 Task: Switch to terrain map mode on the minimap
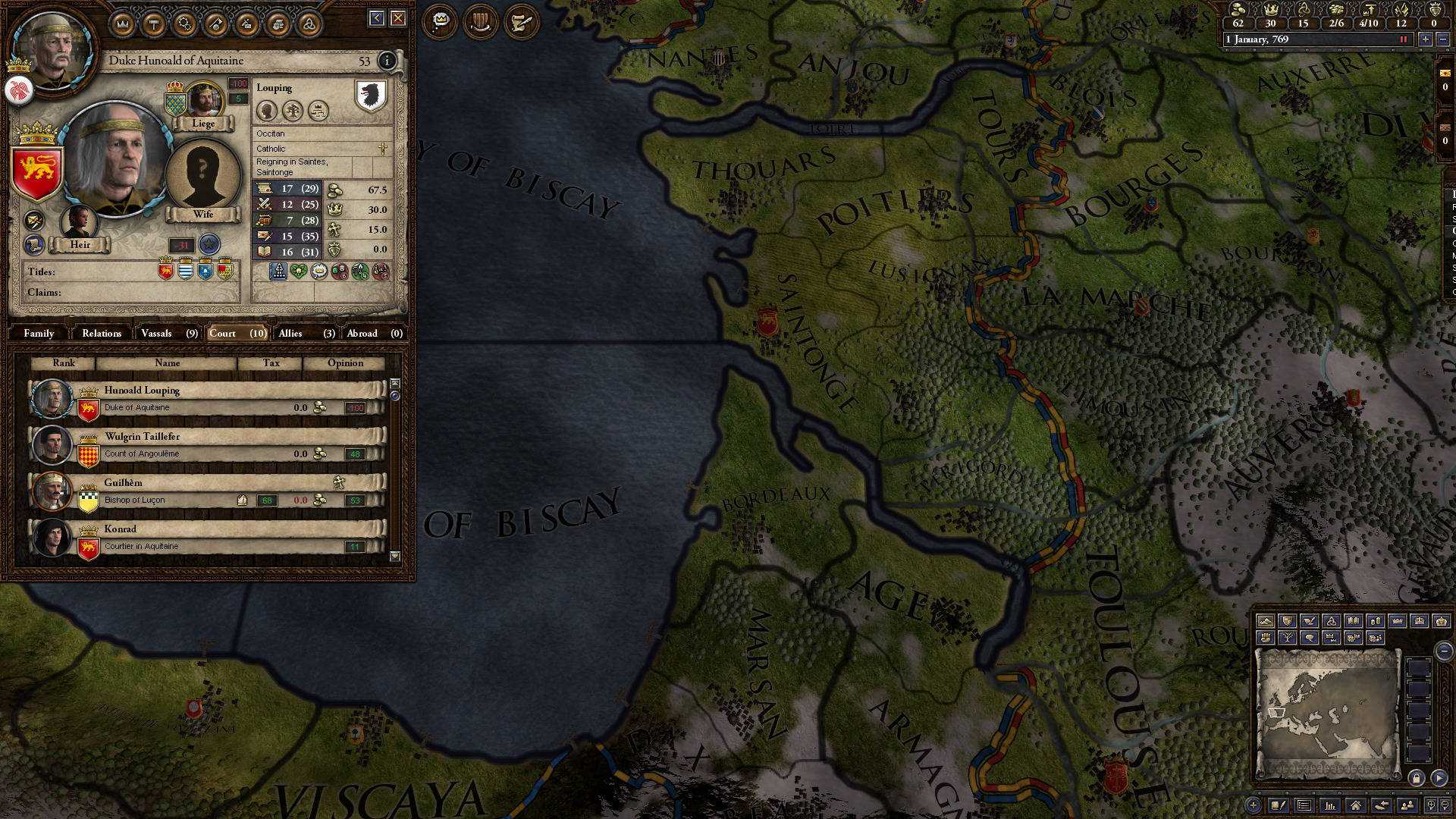pyautogui.click(x=1266, y=620)
